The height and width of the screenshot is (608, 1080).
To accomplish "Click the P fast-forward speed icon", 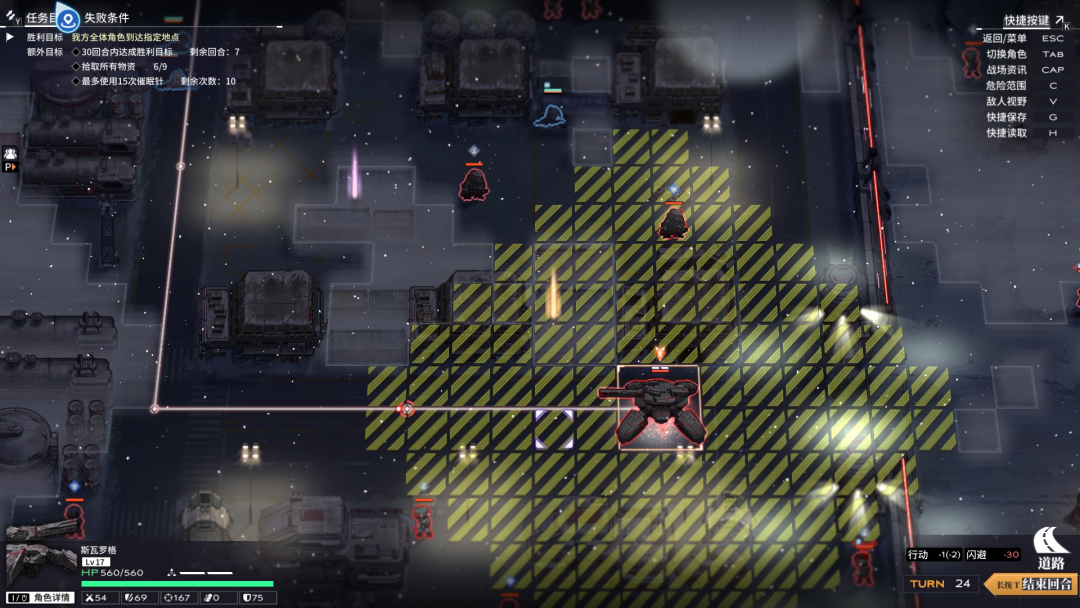I will pyautogui.click(x=11, y=168).
